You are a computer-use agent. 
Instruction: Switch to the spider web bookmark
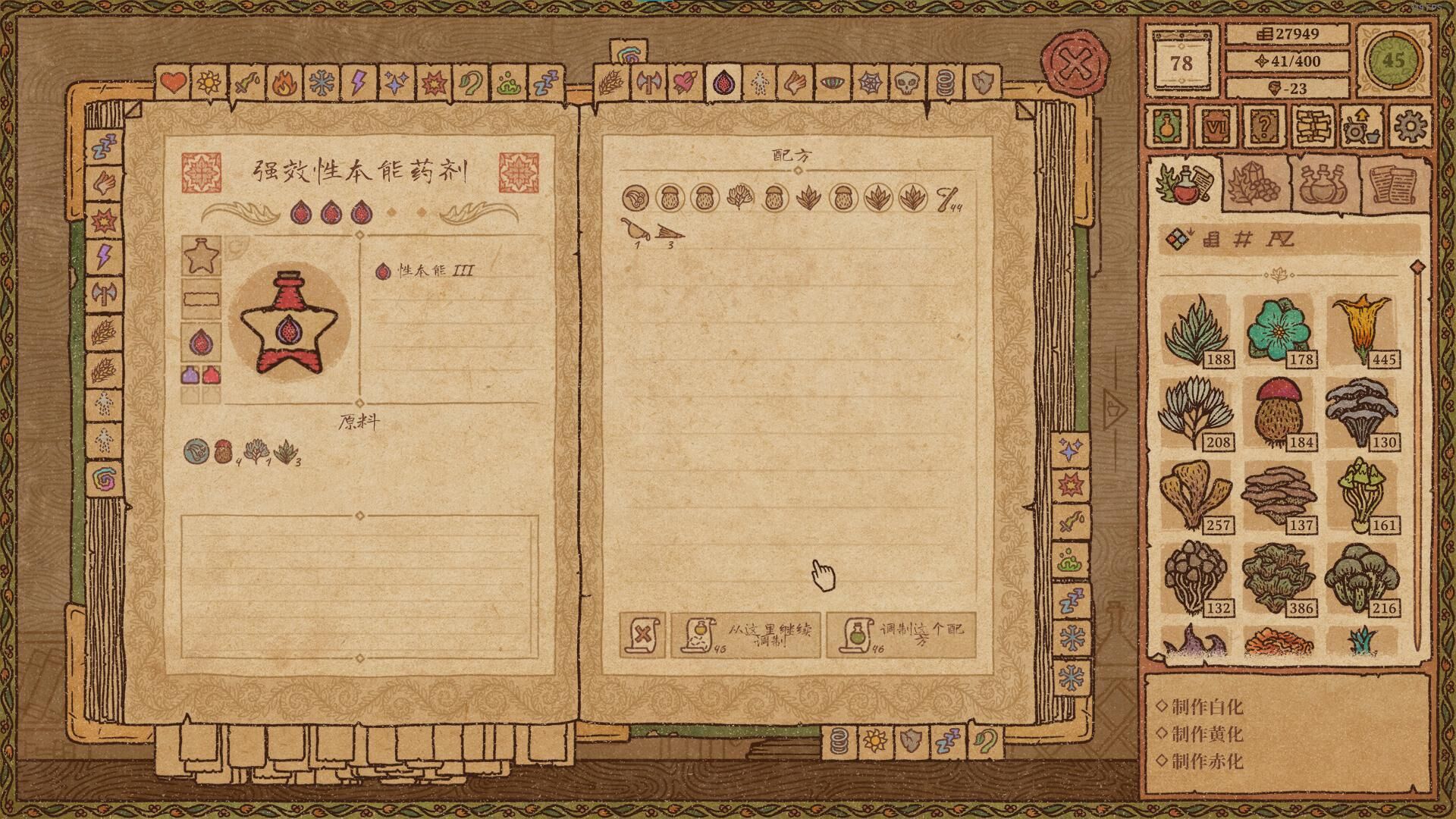coord(868,83)
